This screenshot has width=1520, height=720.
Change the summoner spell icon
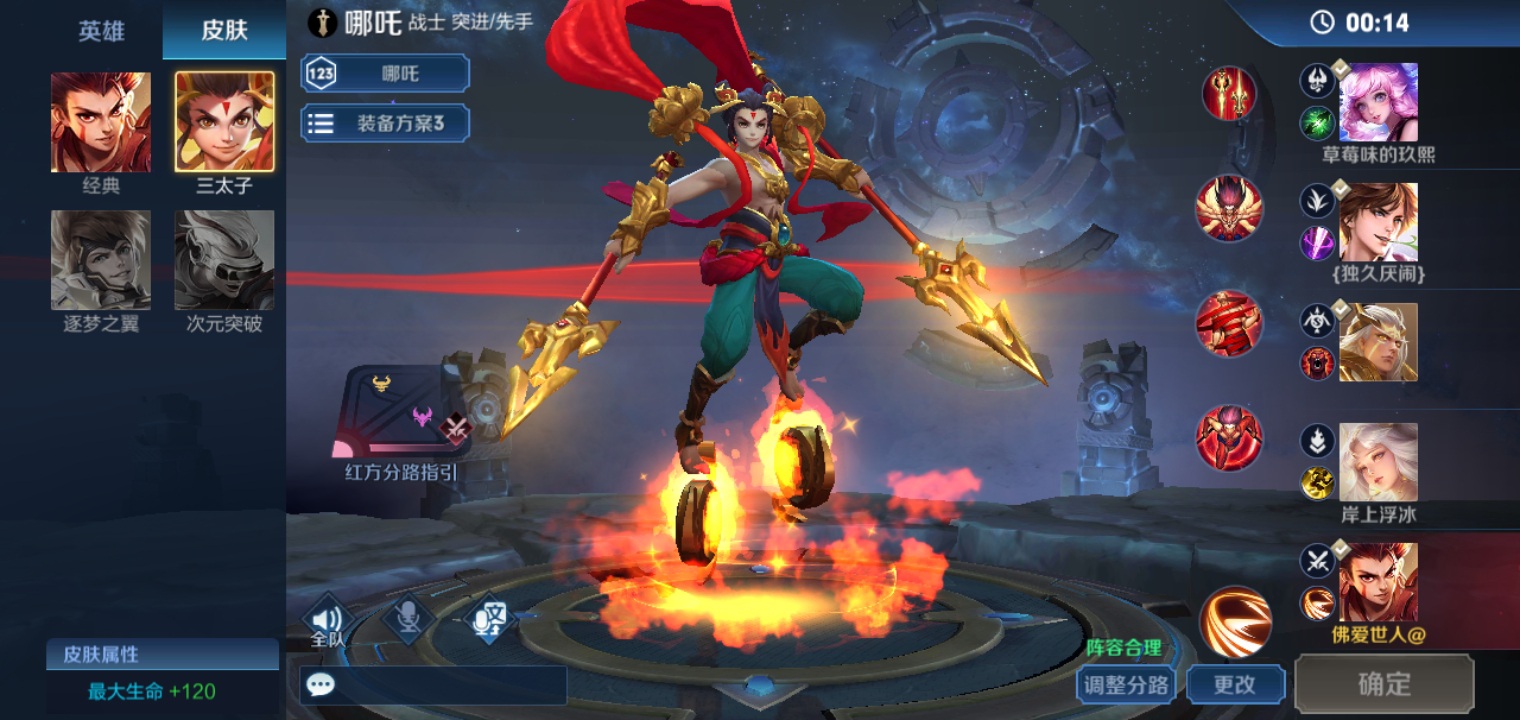pyautogui.click(x=1235, y=621)
